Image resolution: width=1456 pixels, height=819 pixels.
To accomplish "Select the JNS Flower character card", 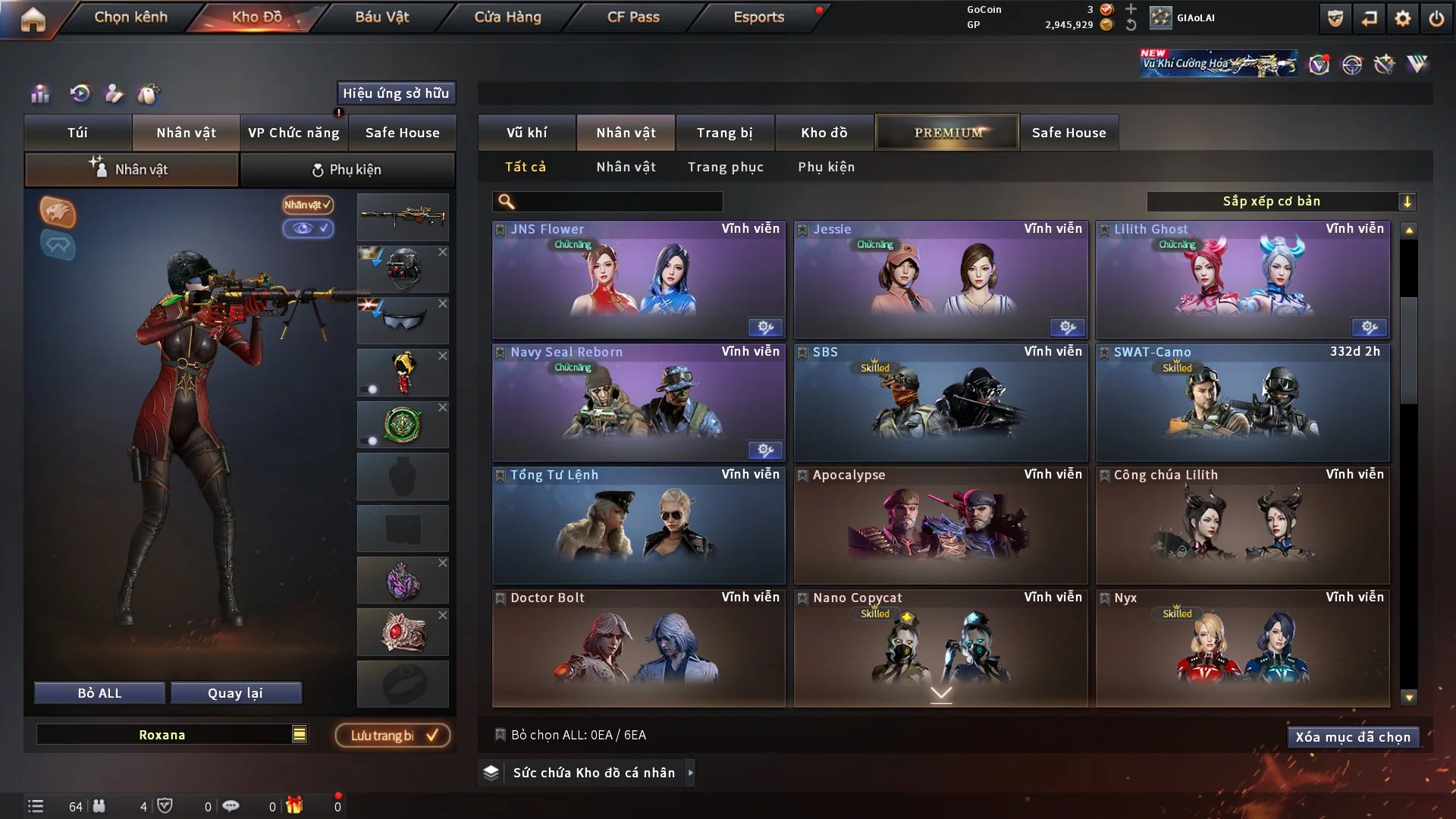I will tap(639, 280).
